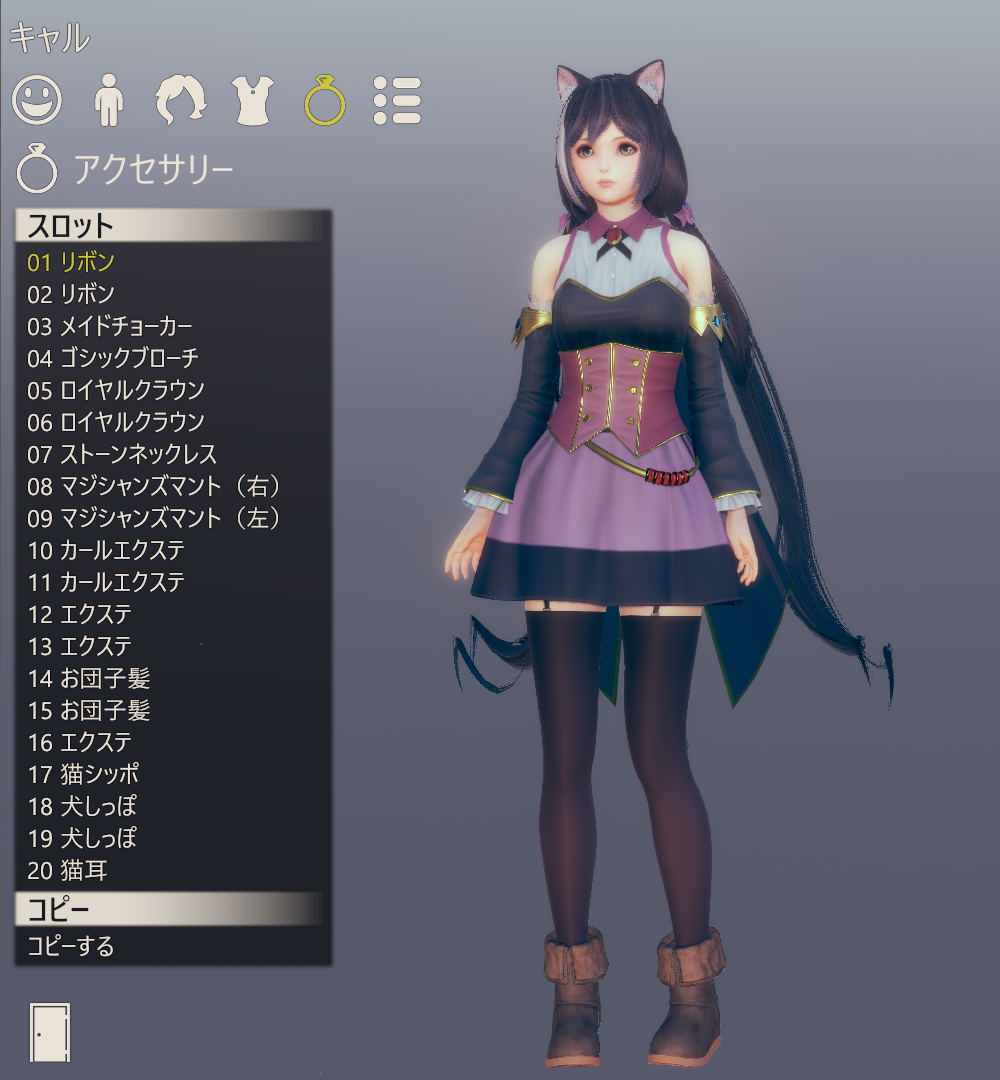This screenshot has height=1080, width=1000.
Task: Pick slot 05 ロイヤルクラウン
Action: (116, 390)
